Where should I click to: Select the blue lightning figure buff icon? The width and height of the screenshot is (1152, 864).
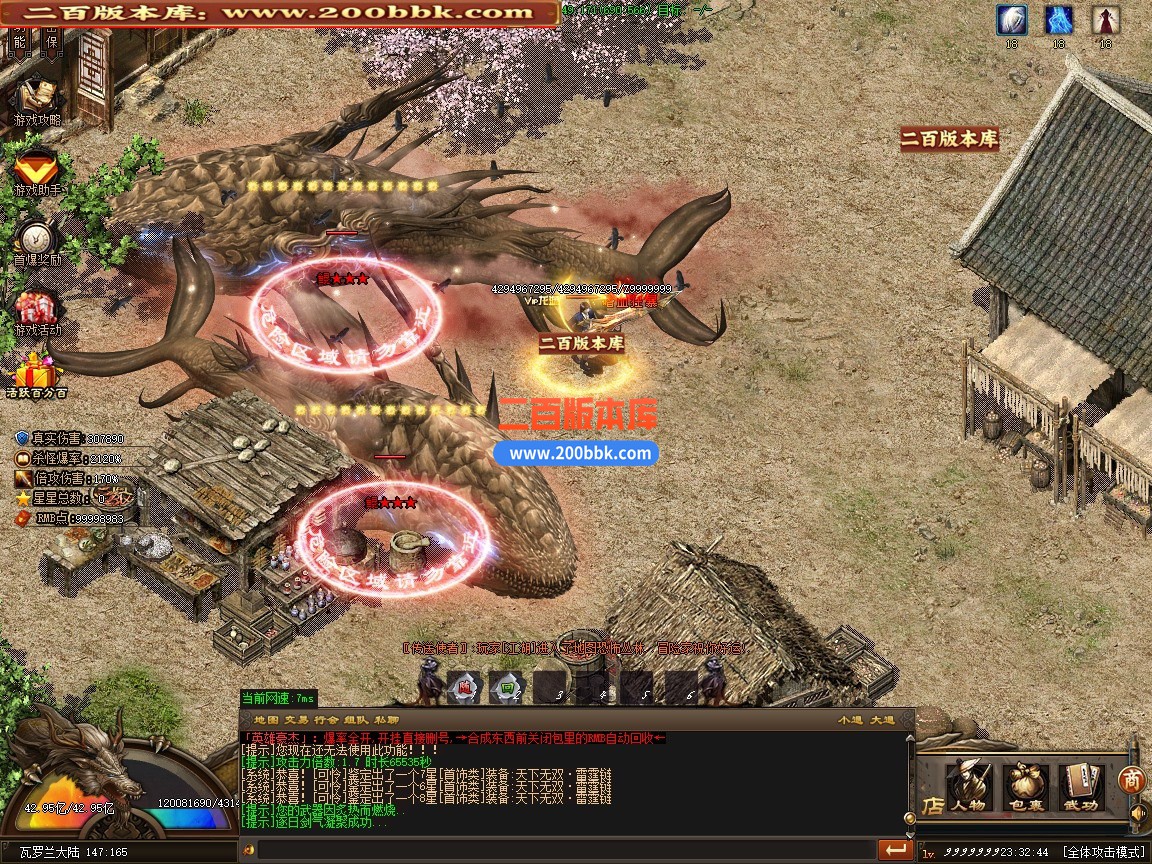pos(1059,20)
